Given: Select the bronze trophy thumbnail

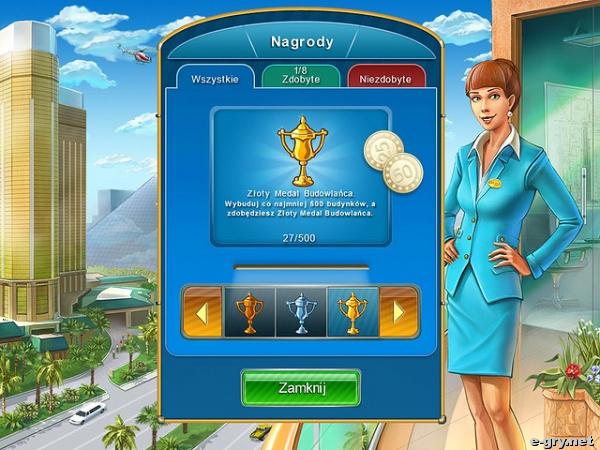Looking at the screenshot, I should coord(248,311).
